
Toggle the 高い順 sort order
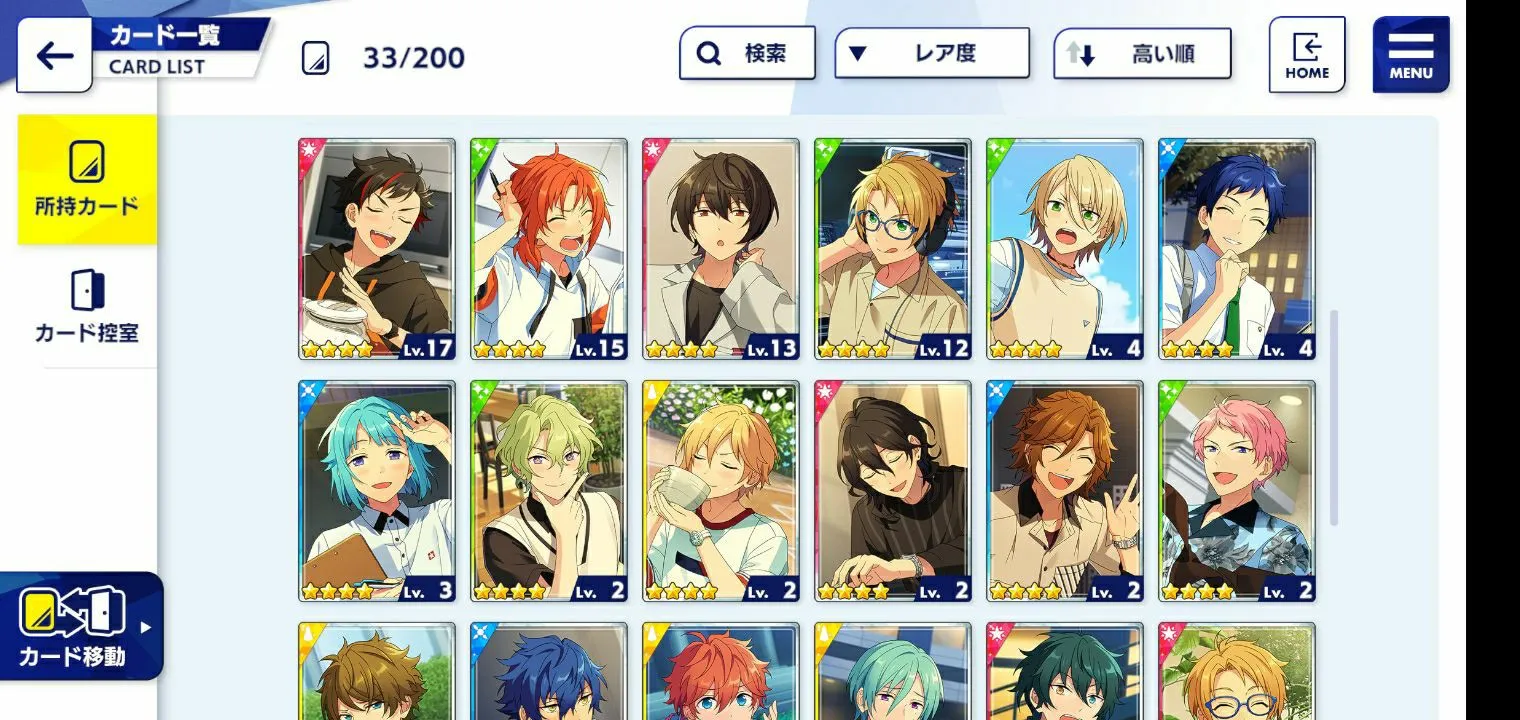point(1142,53)
